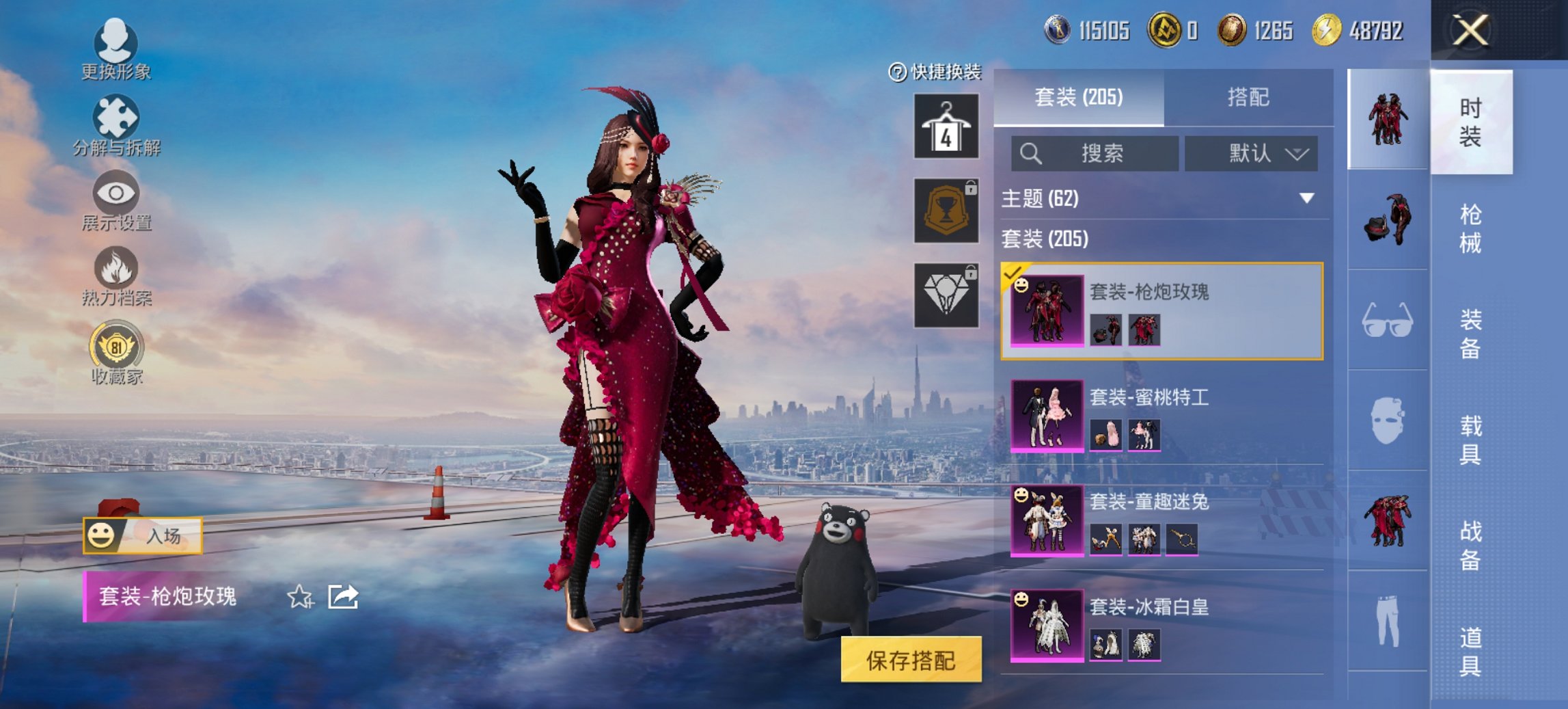This screenshot has height=709, width=1568.
Task: Click the 搜索 search input field
Action: tap(1093, 154)
